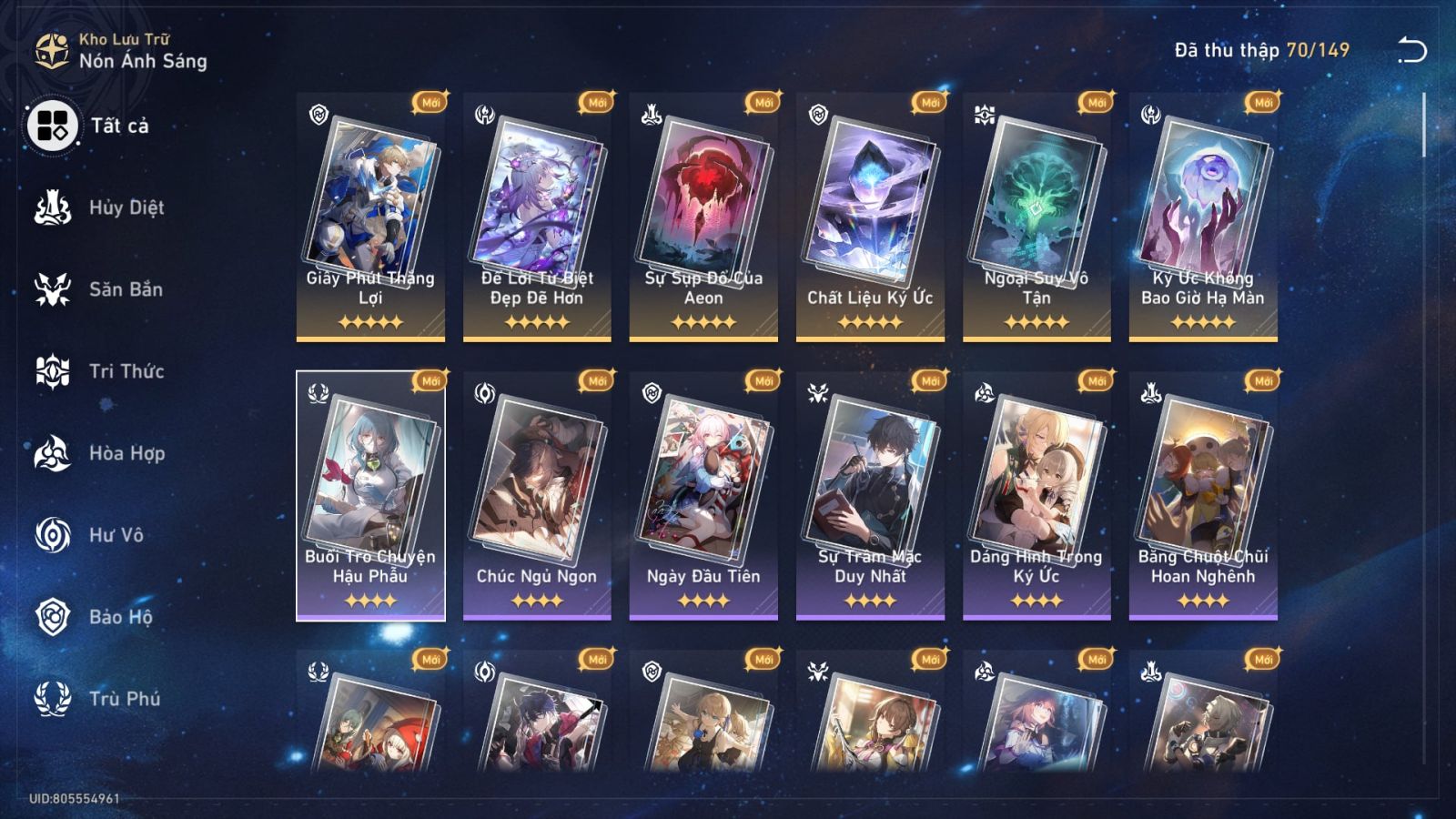Select the Hư Vô path icon
This screenshot has width=1456, height=819.
tap(53, 535)
